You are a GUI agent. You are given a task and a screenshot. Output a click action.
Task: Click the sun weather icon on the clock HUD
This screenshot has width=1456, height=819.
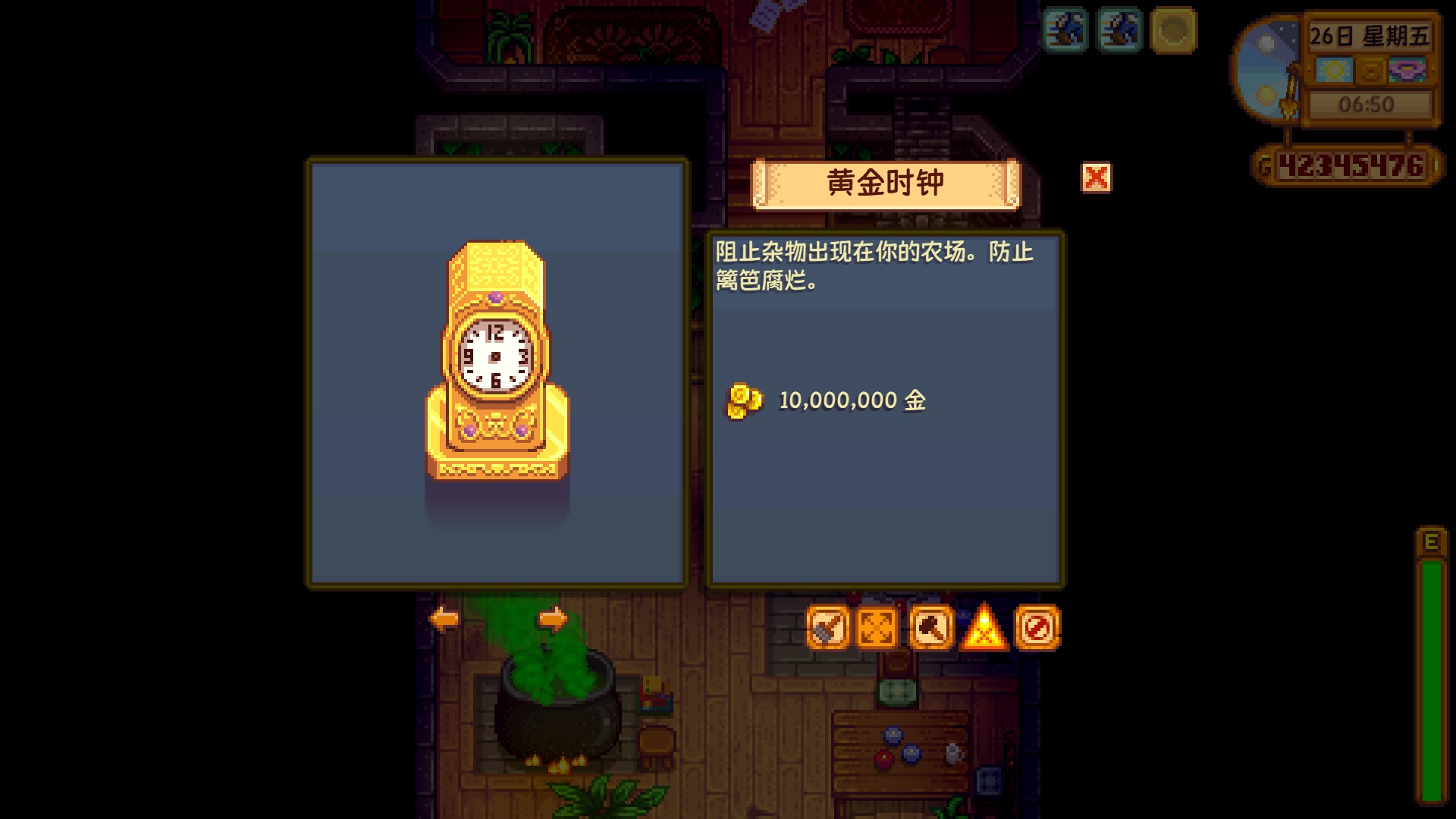1335,71
